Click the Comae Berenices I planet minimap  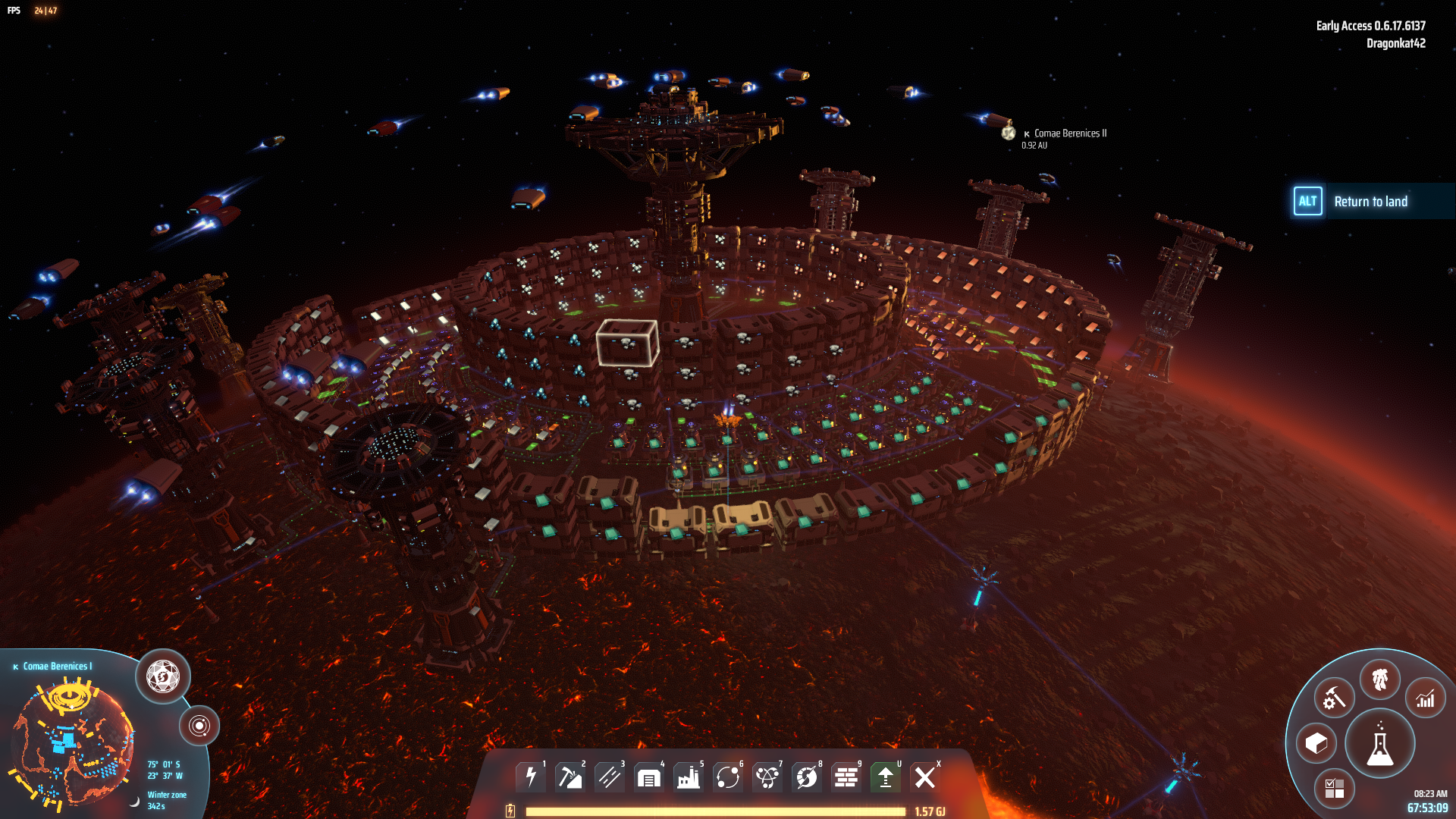72,743
